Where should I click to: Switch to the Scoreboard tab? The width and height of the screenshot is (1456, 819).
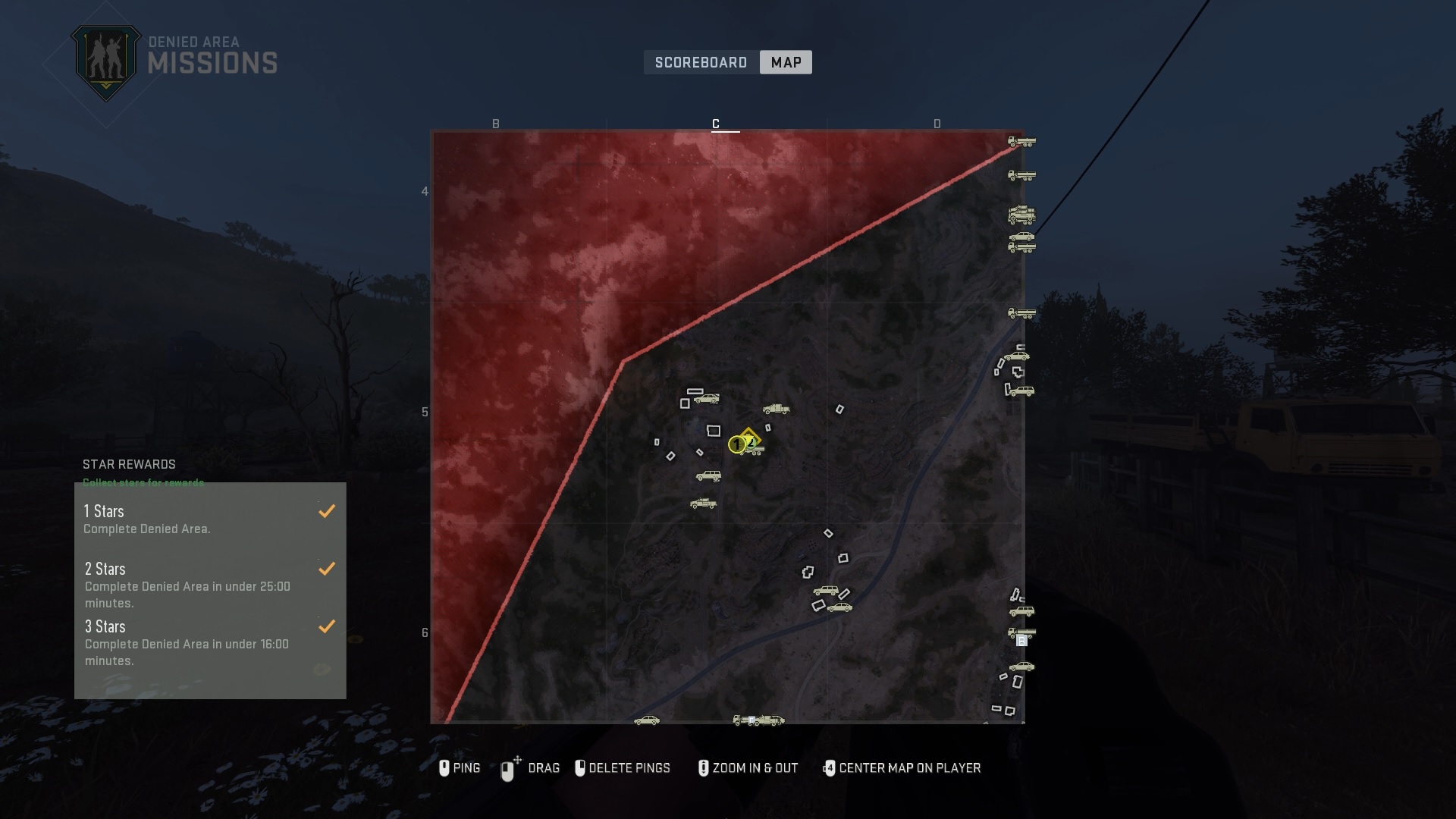[x=700, y=62]
